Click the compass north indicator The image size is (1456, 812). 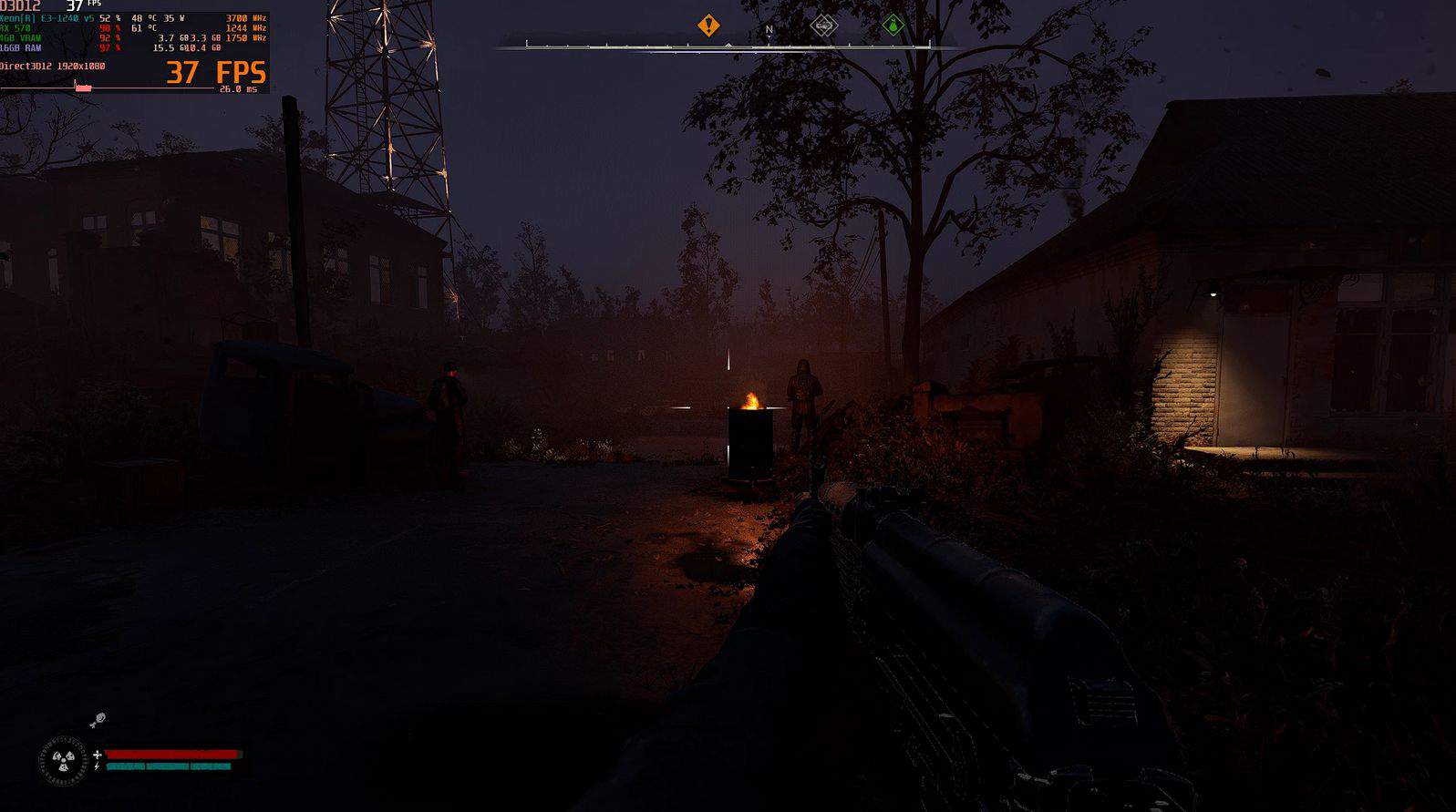pos(769,30)
